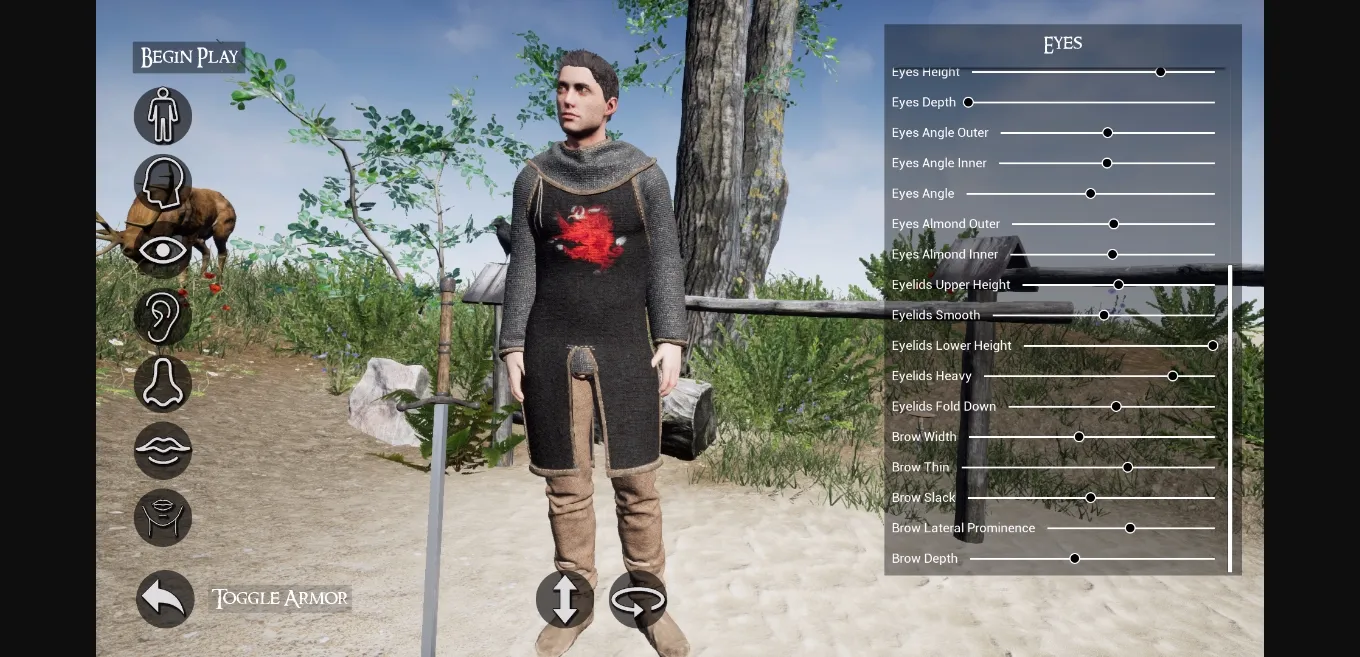Adjust the Eyes Depth slider handle
Screen dimensions: 1360x657
(x=968, y=102)
